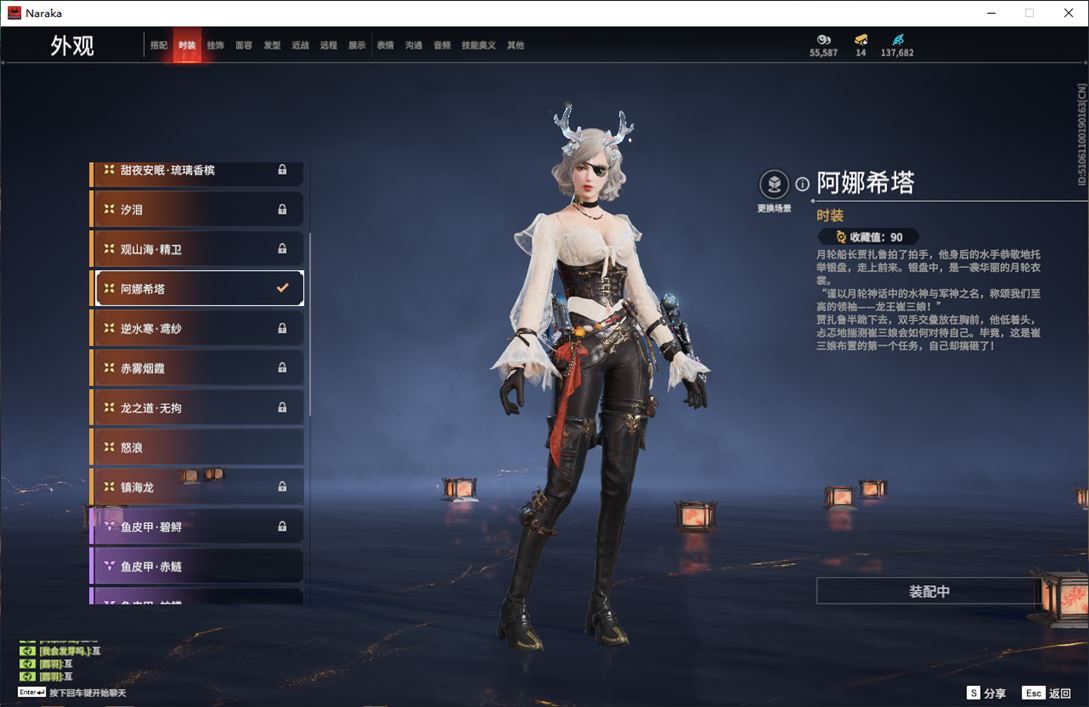1089x707 pixels.
Task: Choose the 龙之道·无拘 outfit
Action: (x=197, y=408)
